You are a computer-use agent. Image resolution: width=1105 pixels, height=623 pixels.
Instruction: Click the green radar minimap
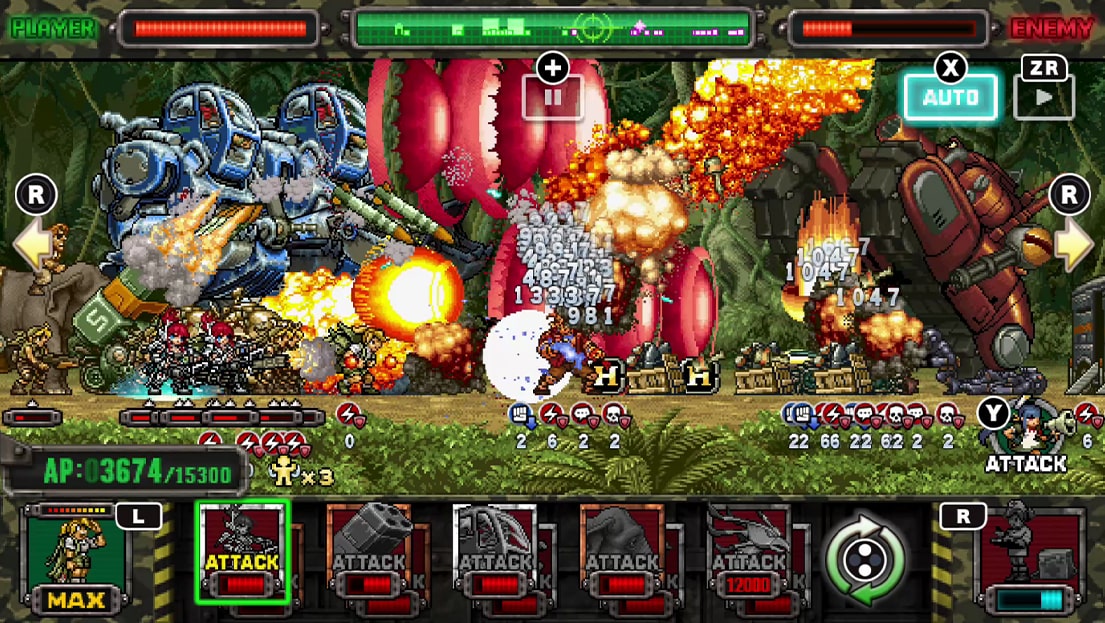point(553,28)
